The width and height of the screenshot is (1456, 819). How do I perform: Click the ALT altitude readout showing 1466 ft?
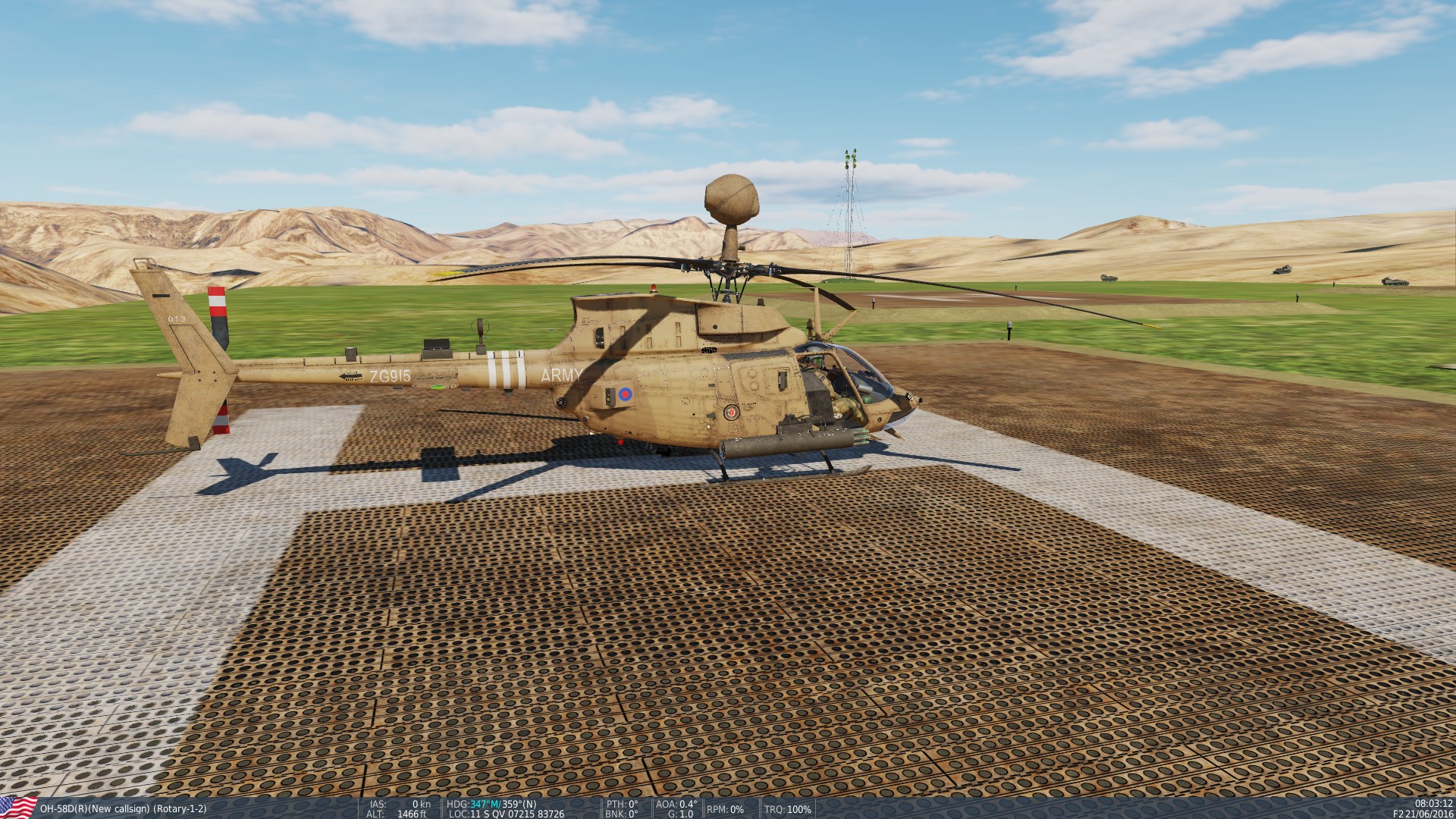tap(395, 812)
